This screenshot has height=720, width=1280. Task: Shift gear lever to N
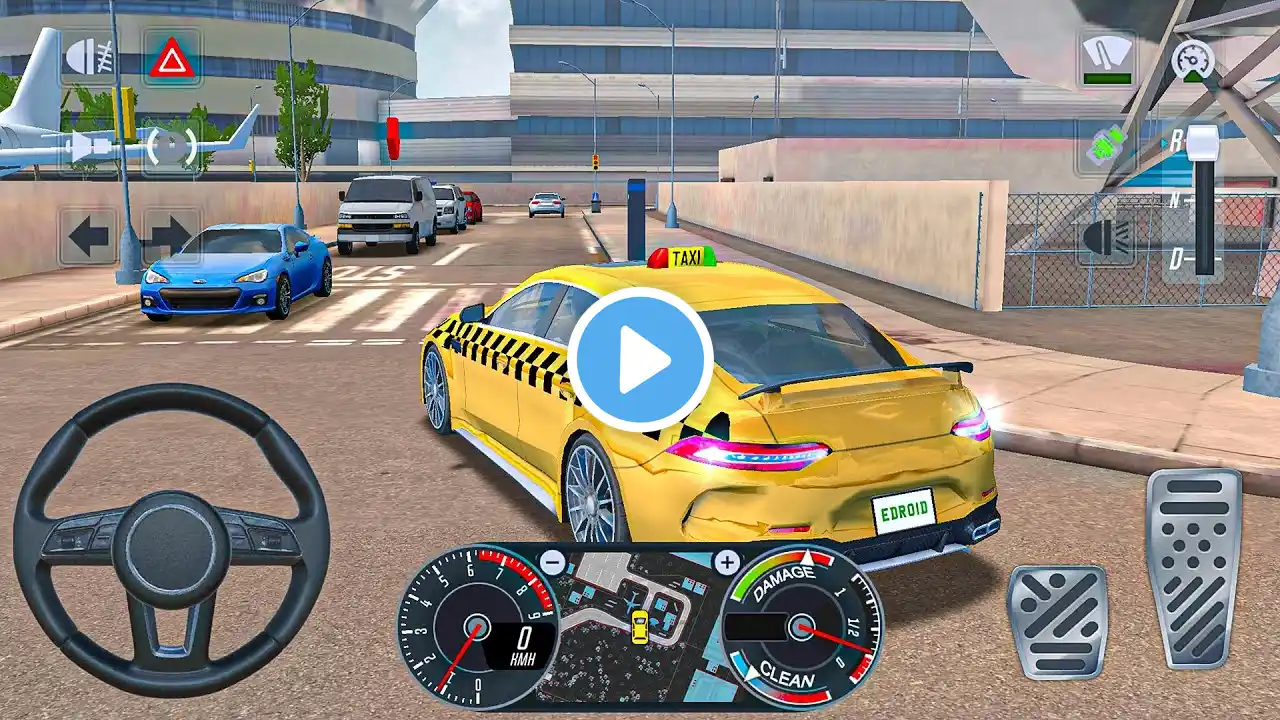tap(1177, 200)
